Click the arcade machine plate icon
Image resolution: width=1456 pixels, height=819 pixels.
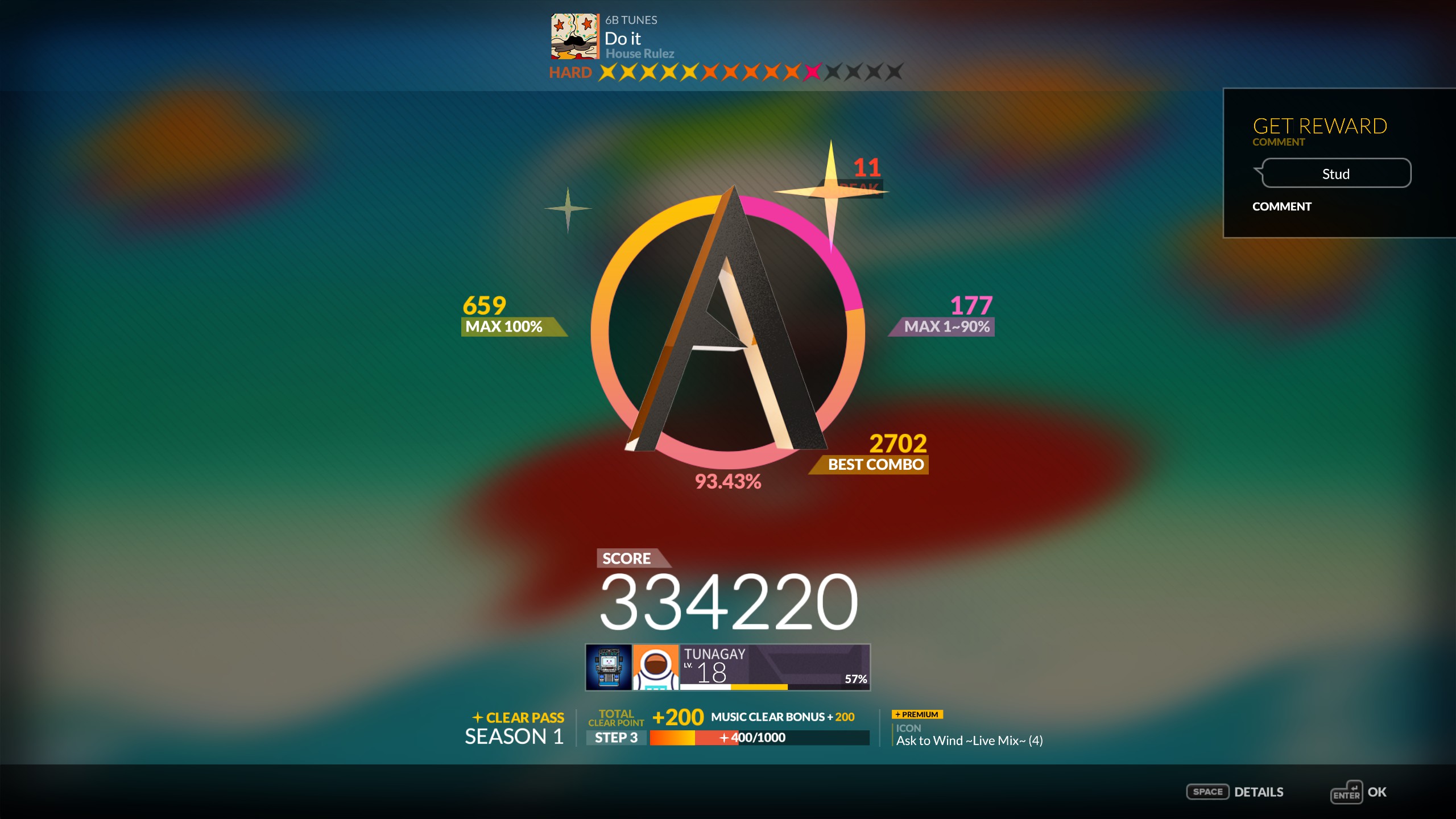[x=609, y=667]
